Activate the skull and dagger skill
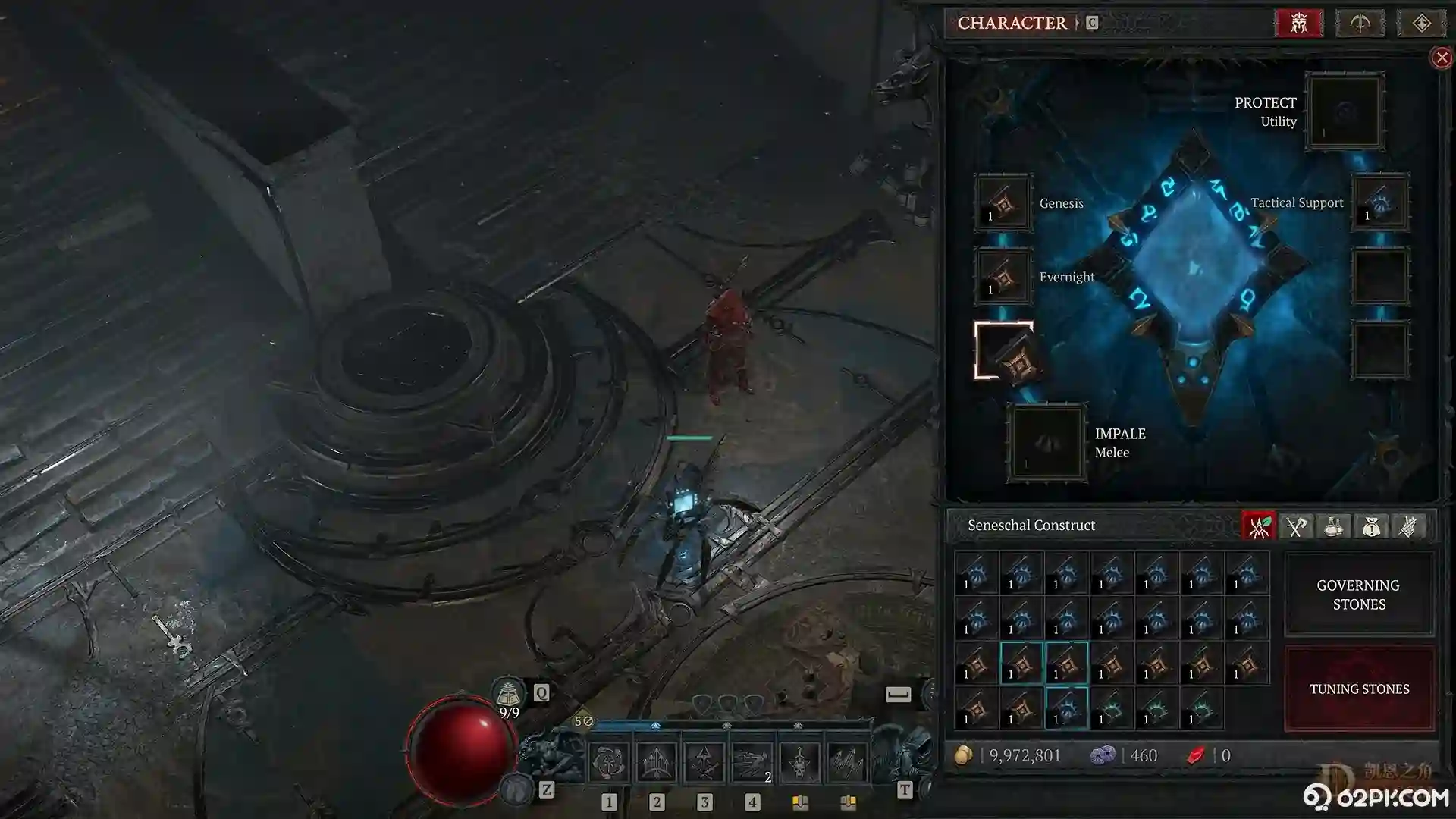This screenshot has height=819, width=1456. [799, 761]
